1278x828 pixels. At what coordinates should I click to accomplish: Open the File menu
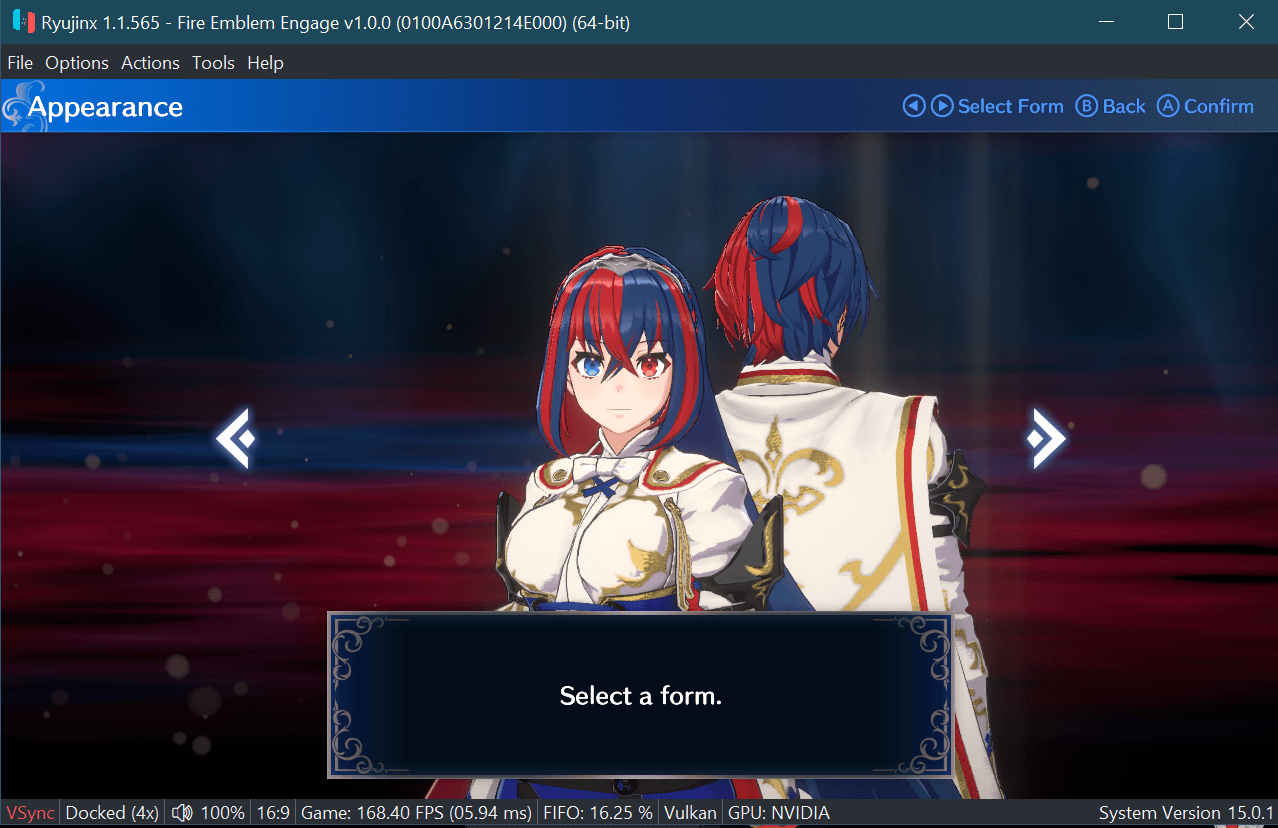20,63
